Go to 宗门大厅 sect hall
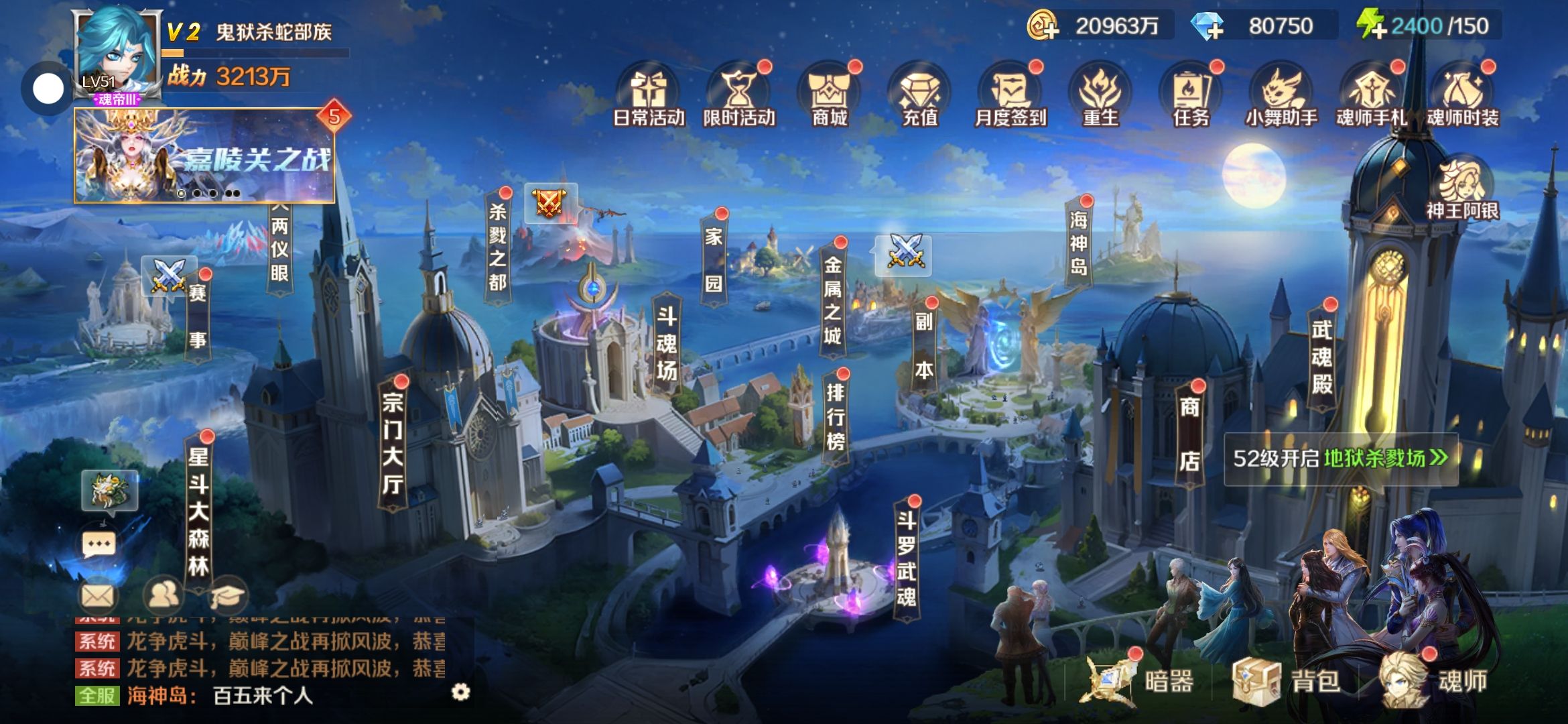1568x724 pixels. (x=393, y=443)
